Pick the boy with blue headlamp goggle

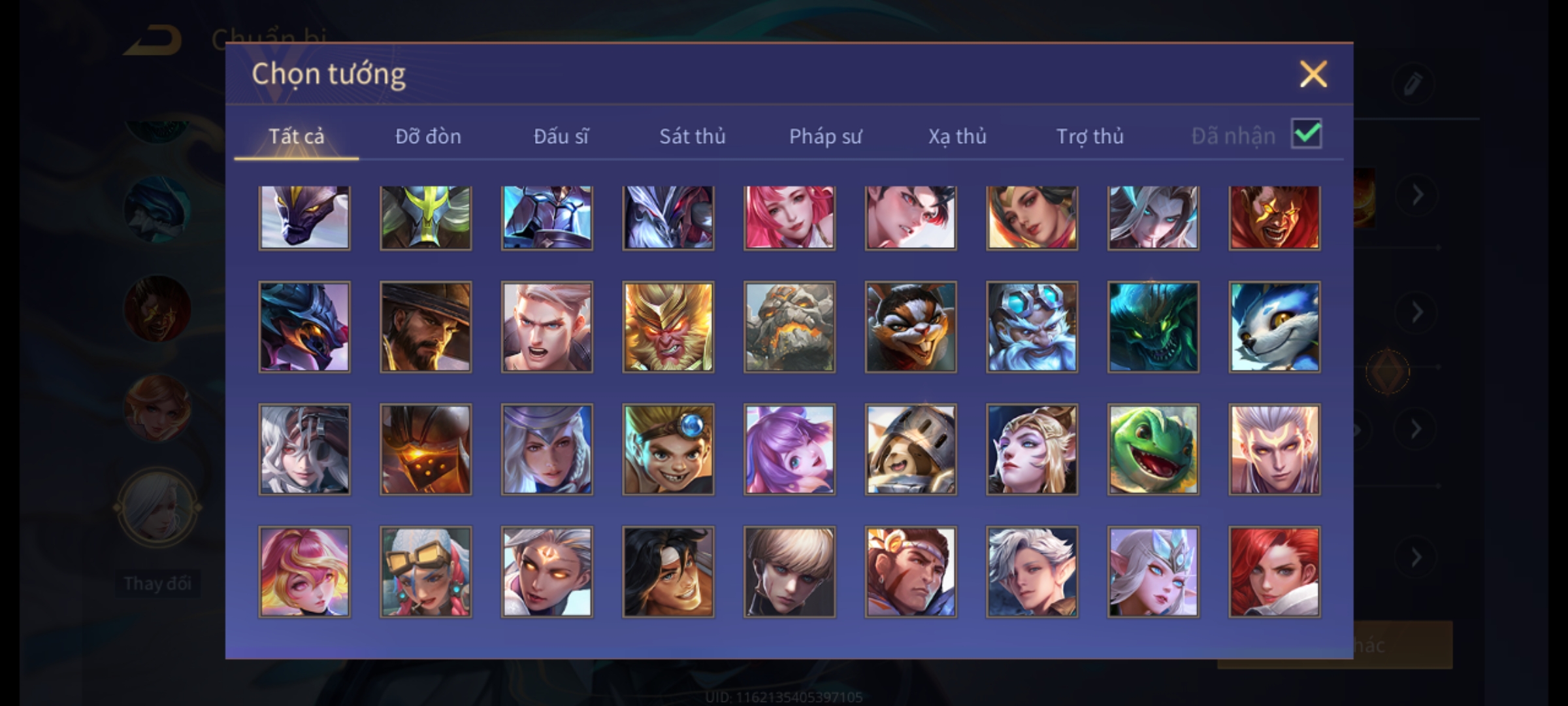[668, 449]
